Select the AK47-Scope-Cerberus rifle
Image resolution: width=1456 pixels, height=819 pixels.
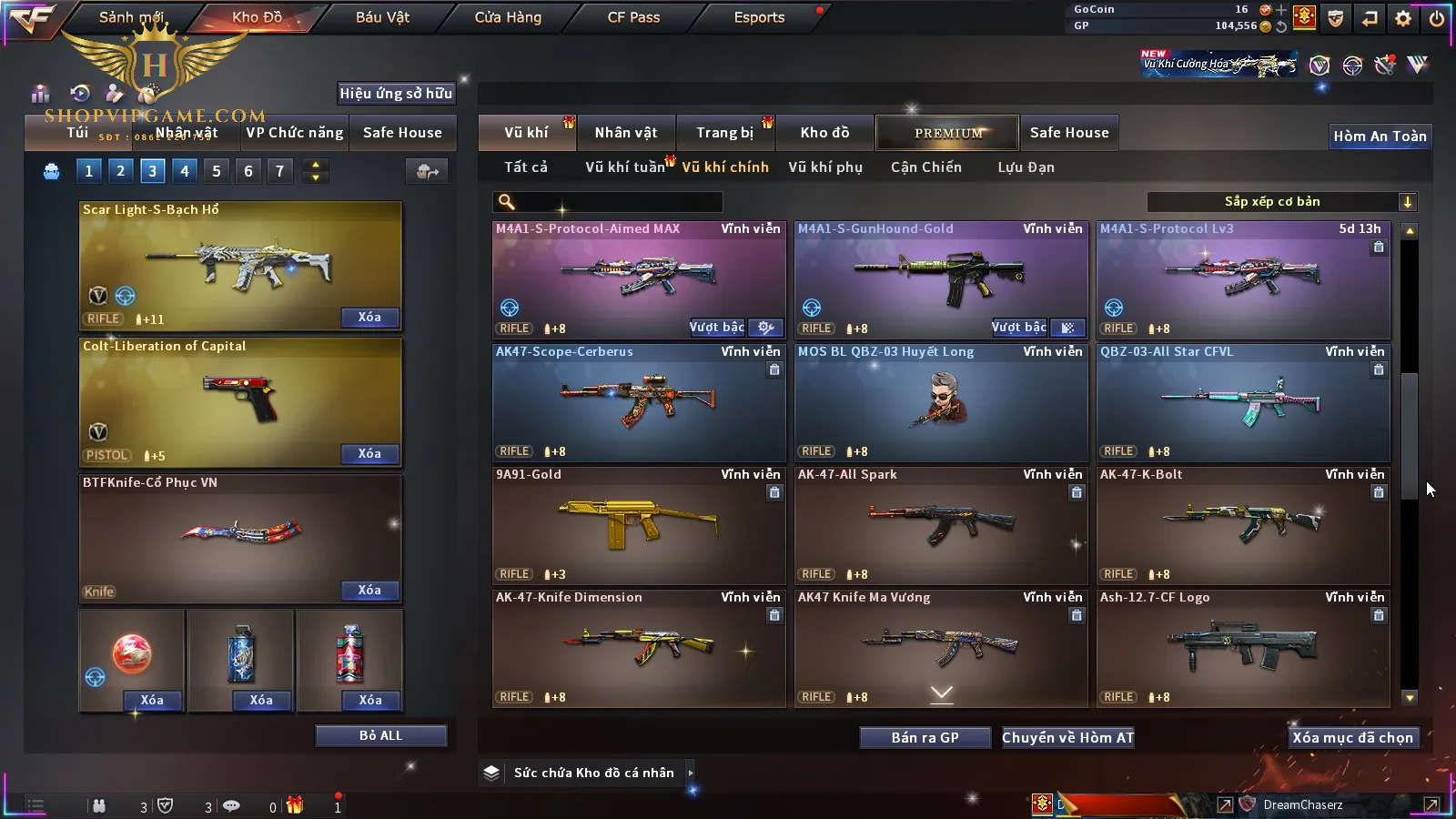(x=639, y=402)
